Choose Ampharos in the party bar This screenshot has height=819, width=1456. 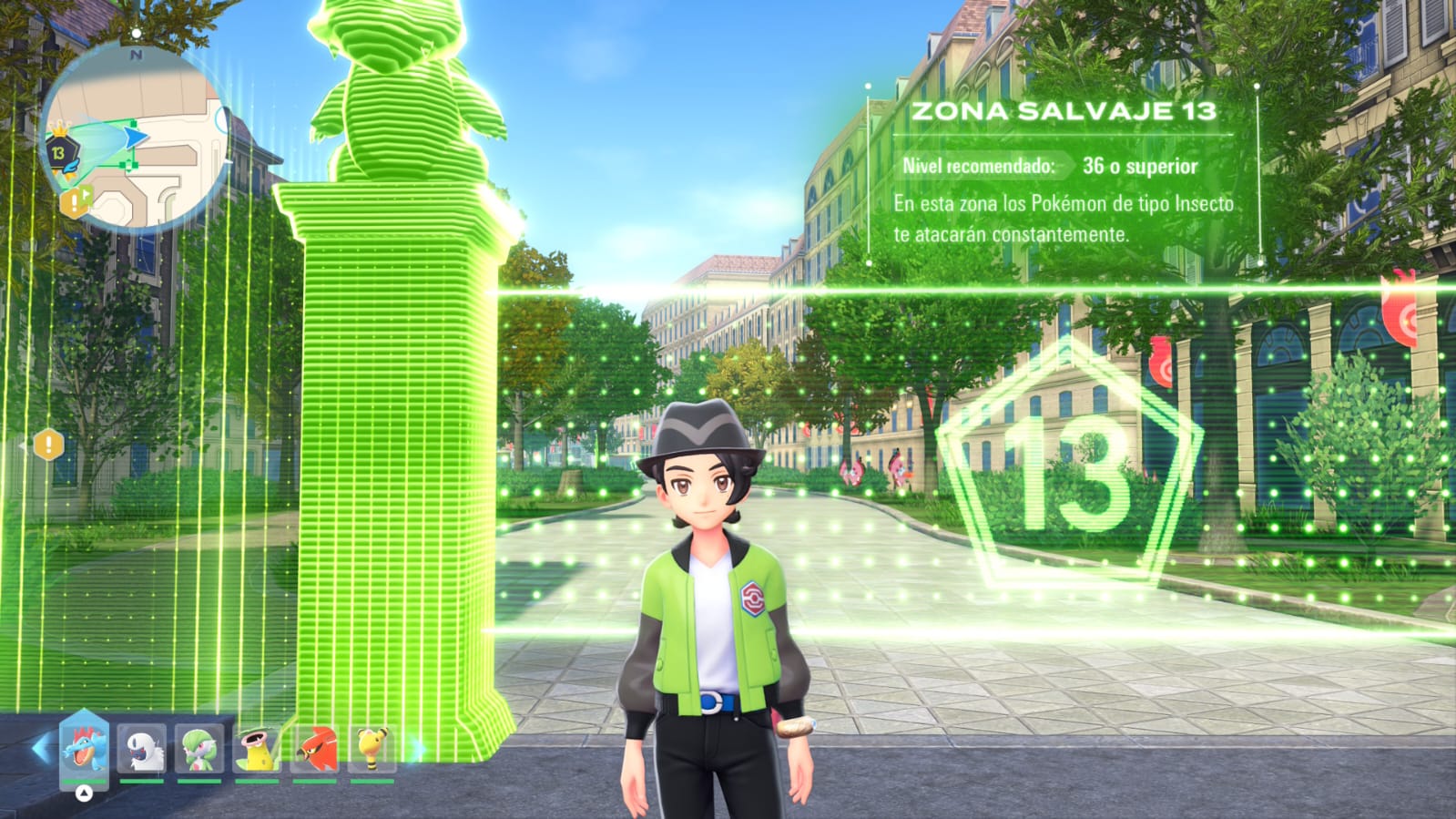[x=372, y=749]
